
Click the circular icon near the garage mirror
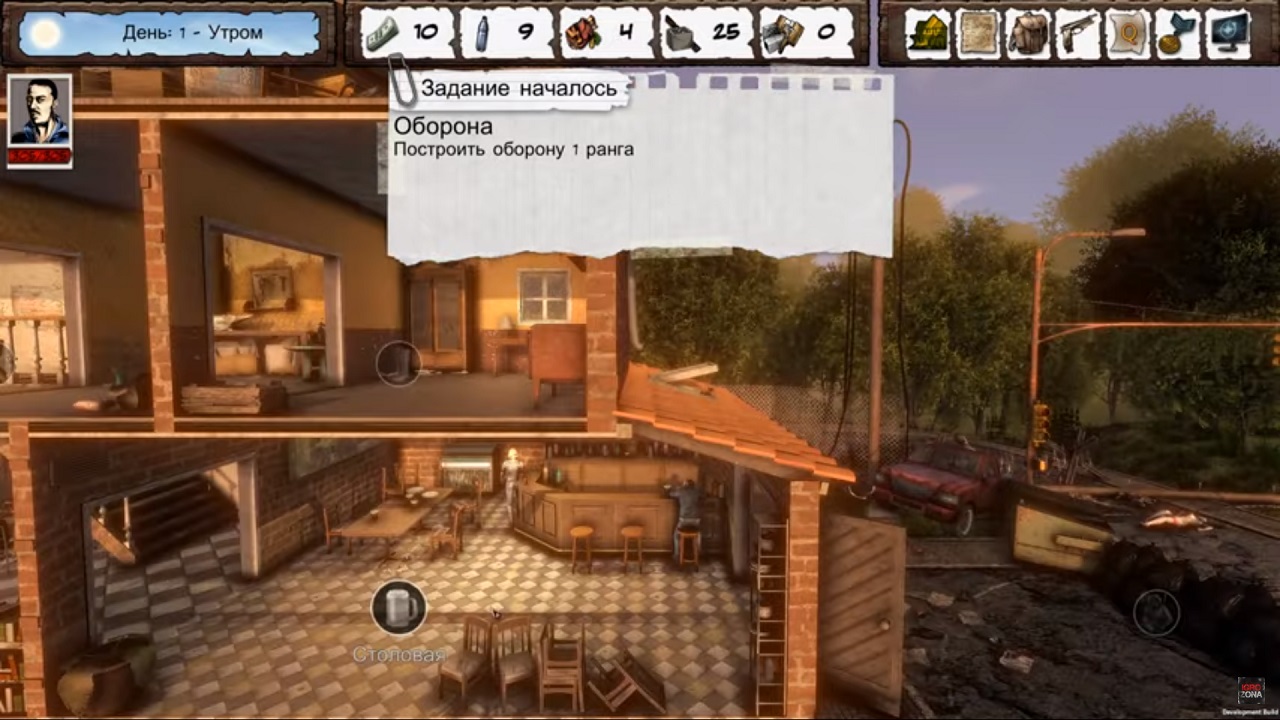[398, 363]
